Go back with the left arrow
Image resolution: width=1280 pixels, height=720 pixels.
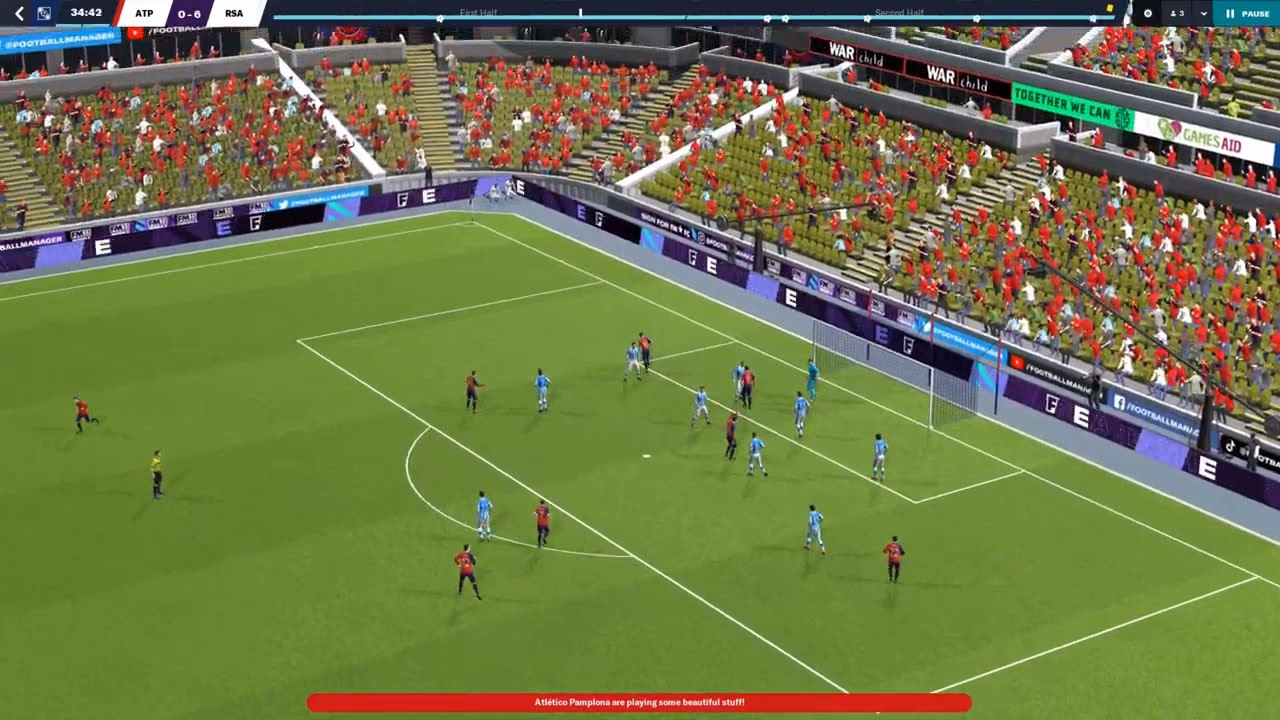[18, 13]
